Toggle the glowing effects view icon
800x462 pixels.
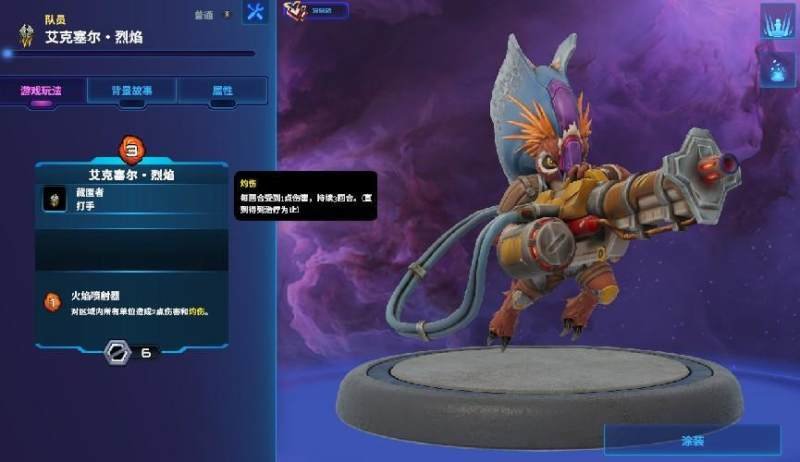(777, 69)
